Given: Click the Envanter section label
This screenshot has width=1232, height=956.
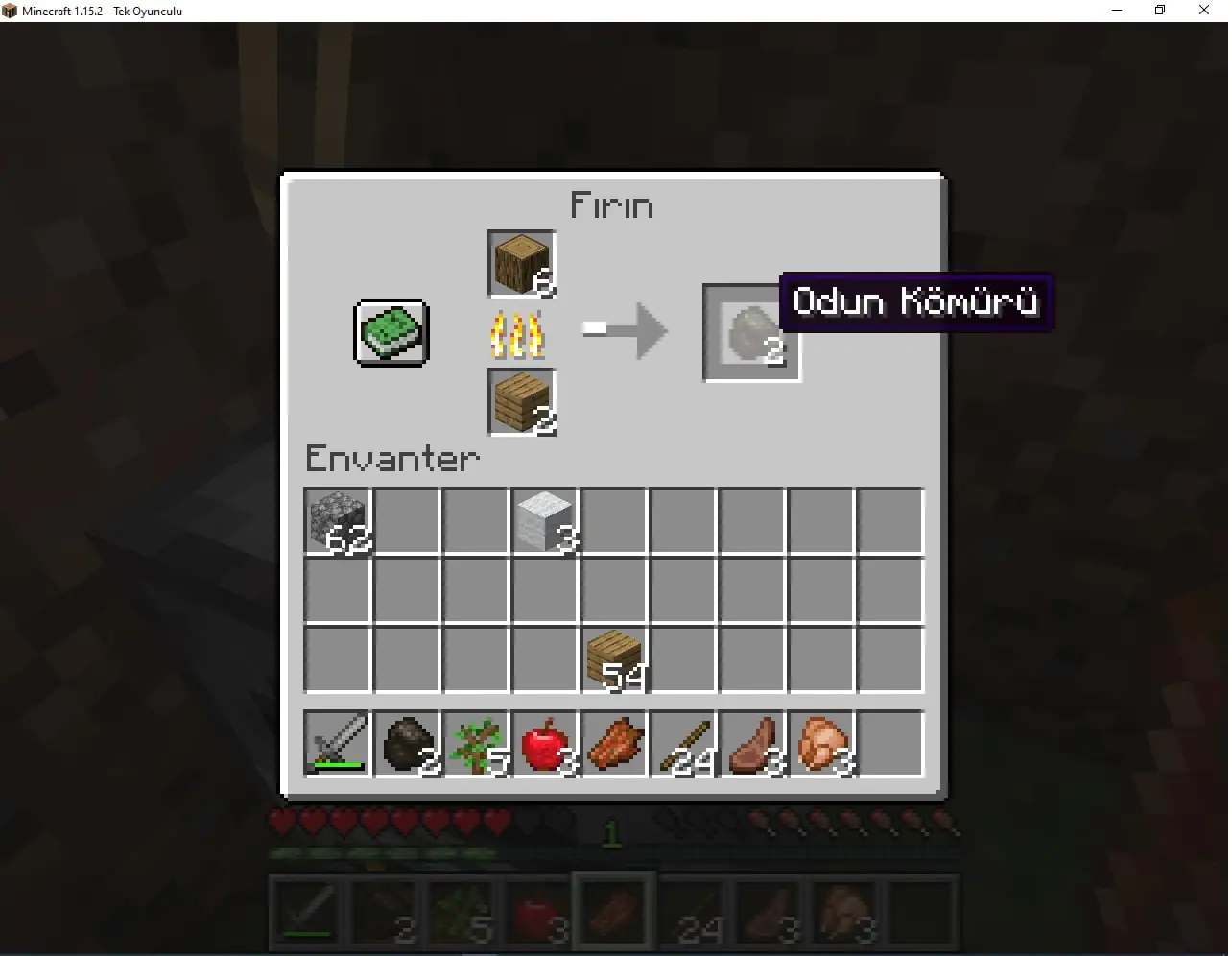Looking at the screenshot, I should point(391,459).
